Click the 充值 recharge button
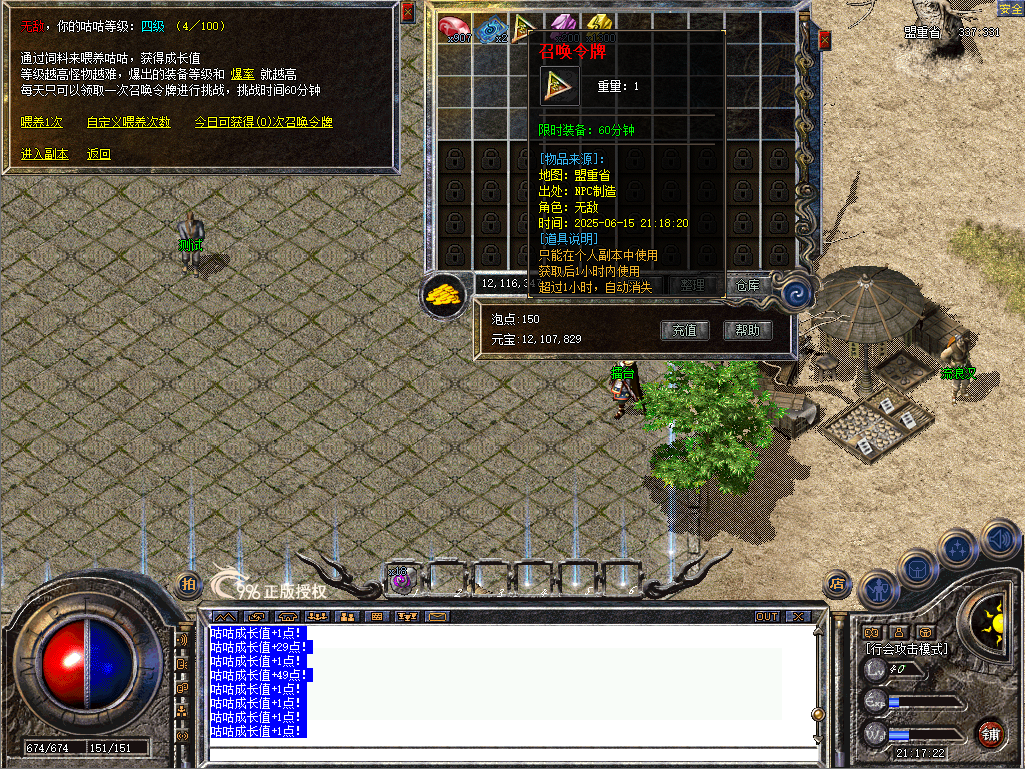Screen dimensions: 1025x769 tap(685, 330)
